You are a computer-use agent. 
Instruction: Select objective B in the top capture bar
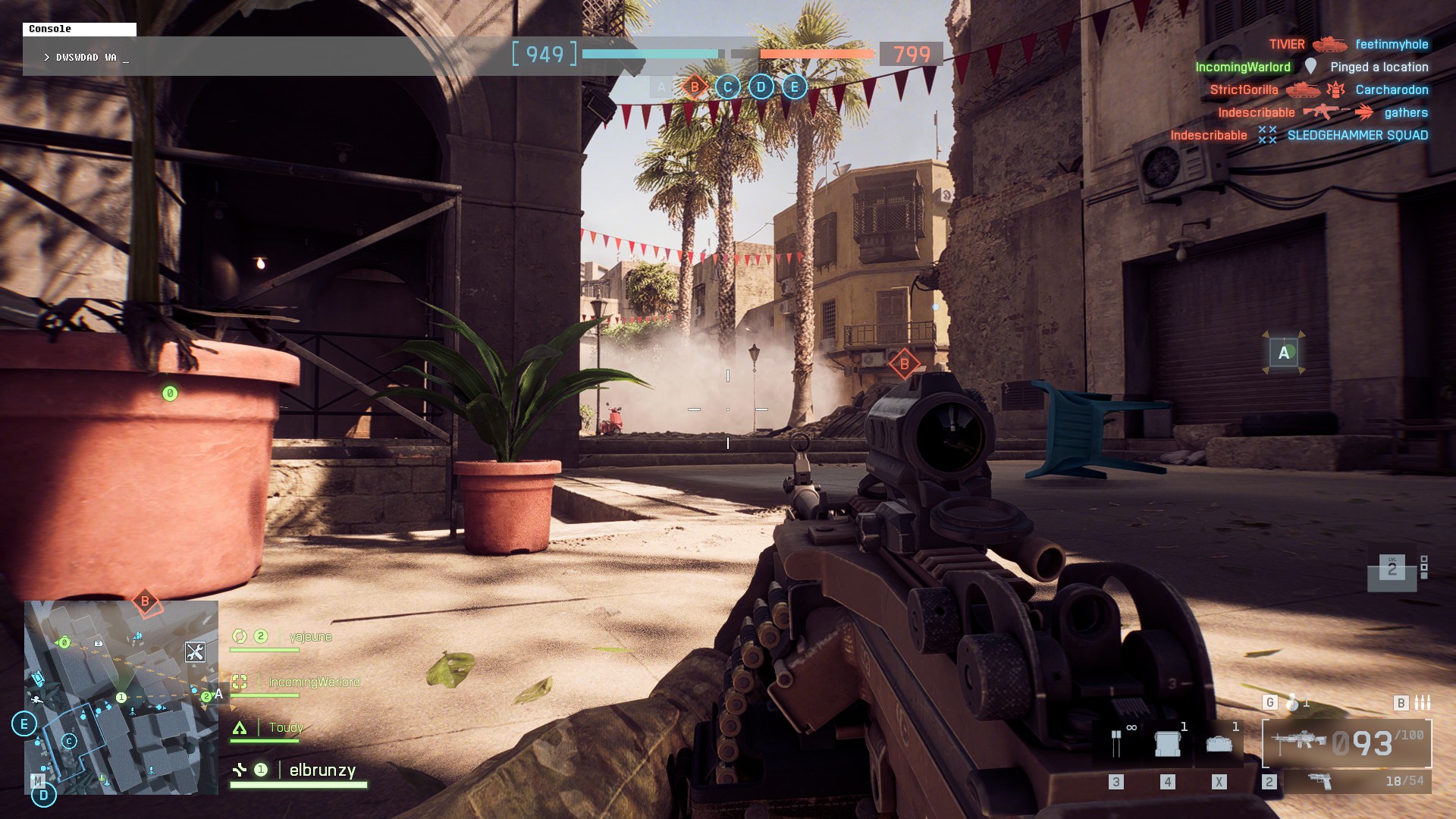[x=695, y=87]
